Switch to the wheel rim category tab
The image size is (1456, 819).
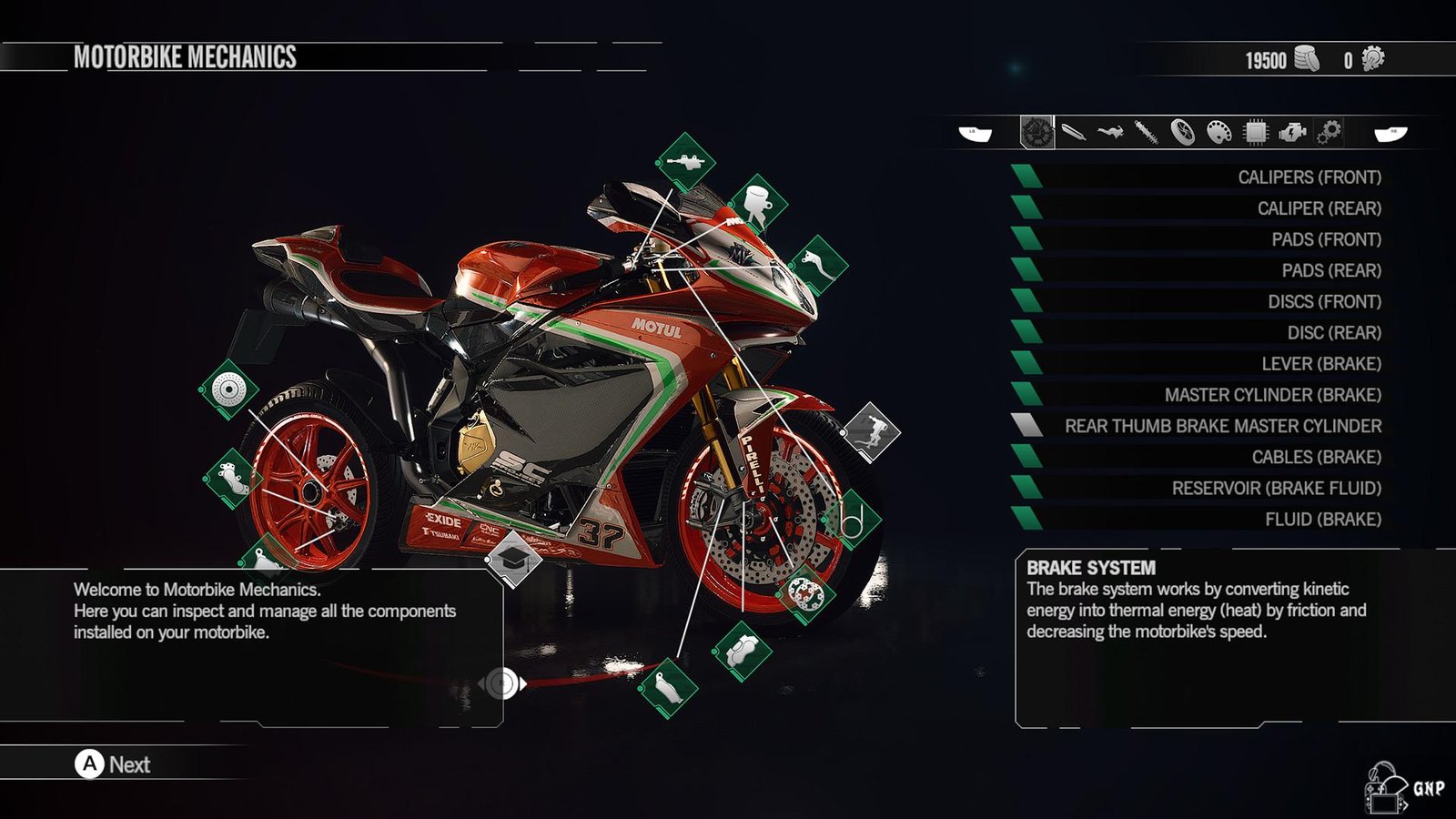(x=1182, y=133)
